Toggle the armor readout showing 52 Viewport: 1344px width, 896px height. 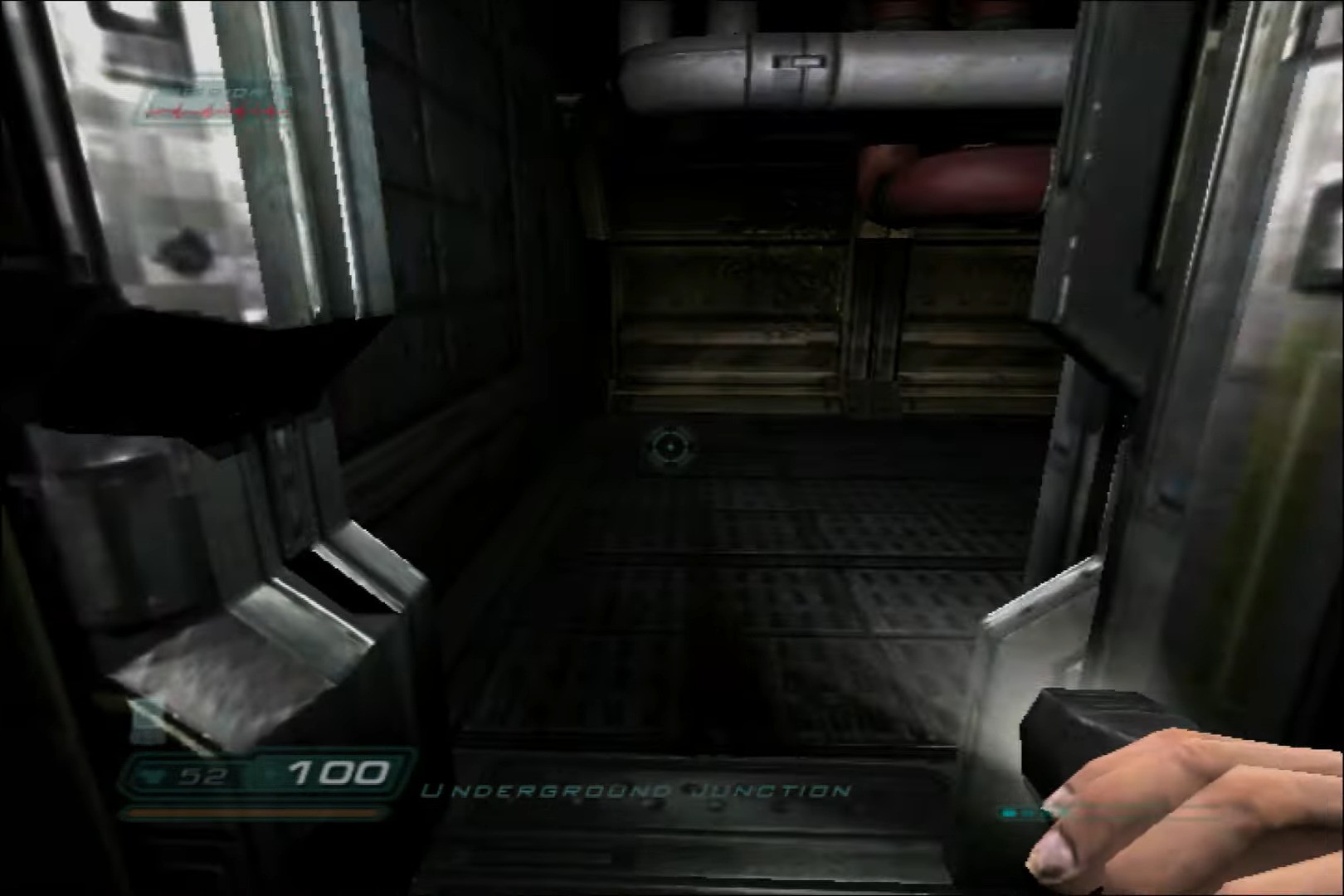(x=203, y=773)
